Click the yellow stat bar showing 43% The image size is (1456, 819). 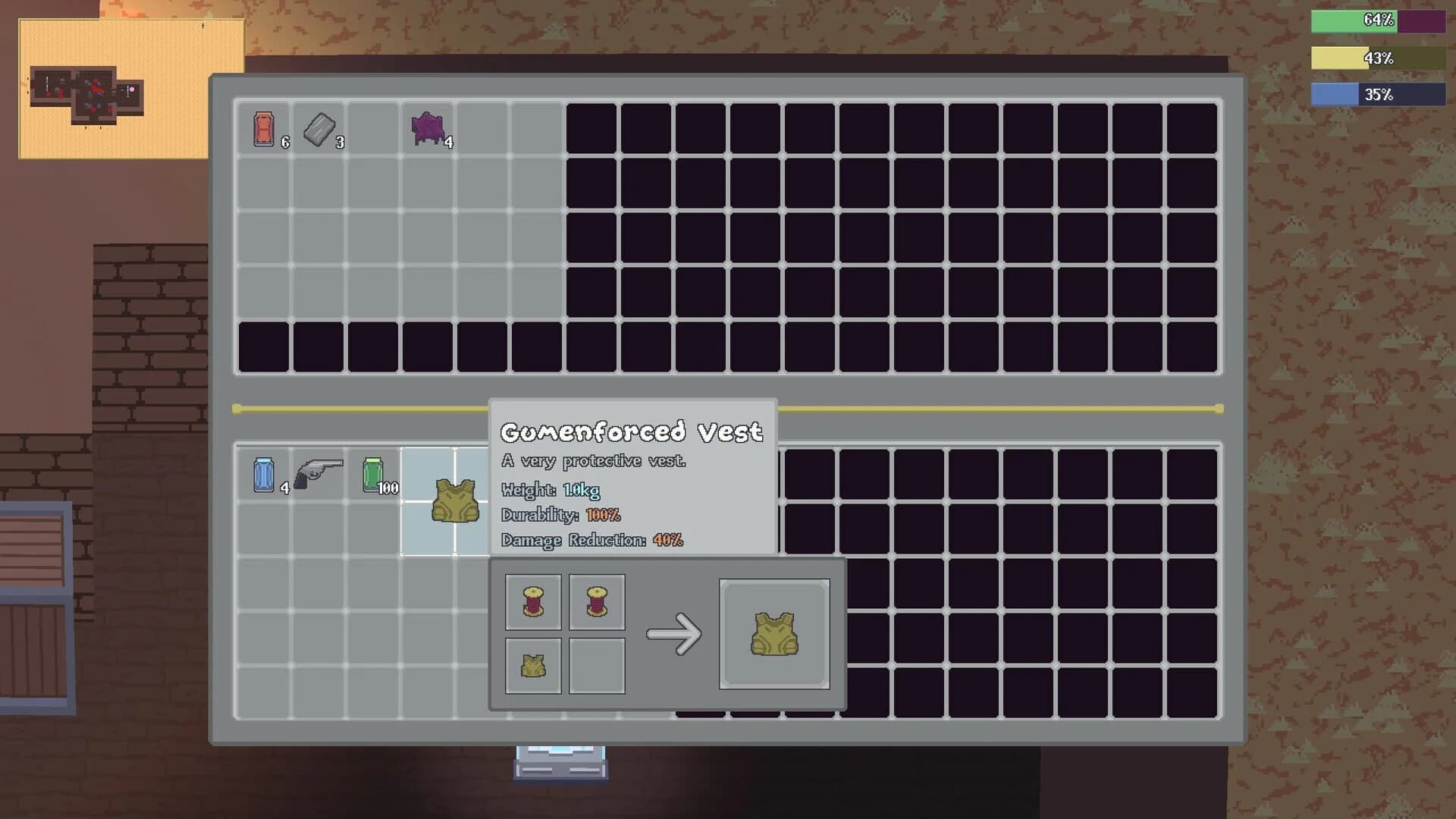pyautogui.click(x=1357, y=57)
